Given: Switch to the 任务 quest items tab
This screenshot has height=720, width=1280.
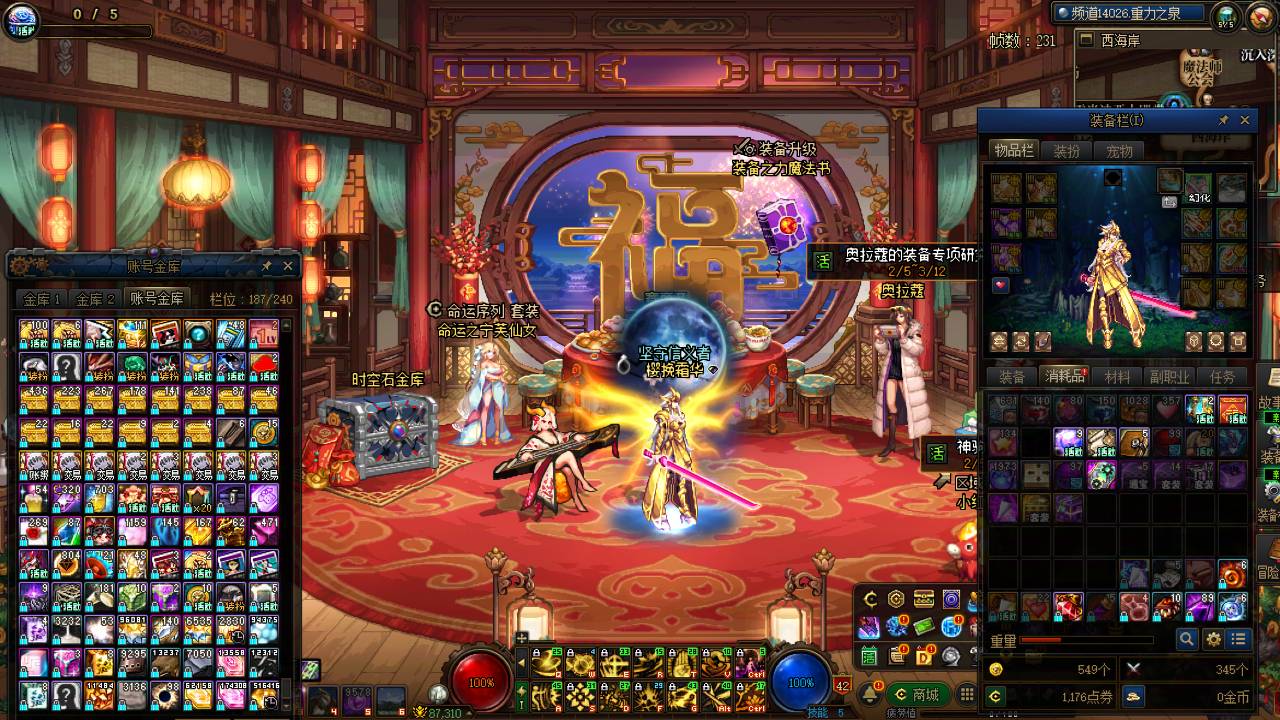Looking at the screenshot, I should pyautogui.click(x=1222, y=377).
